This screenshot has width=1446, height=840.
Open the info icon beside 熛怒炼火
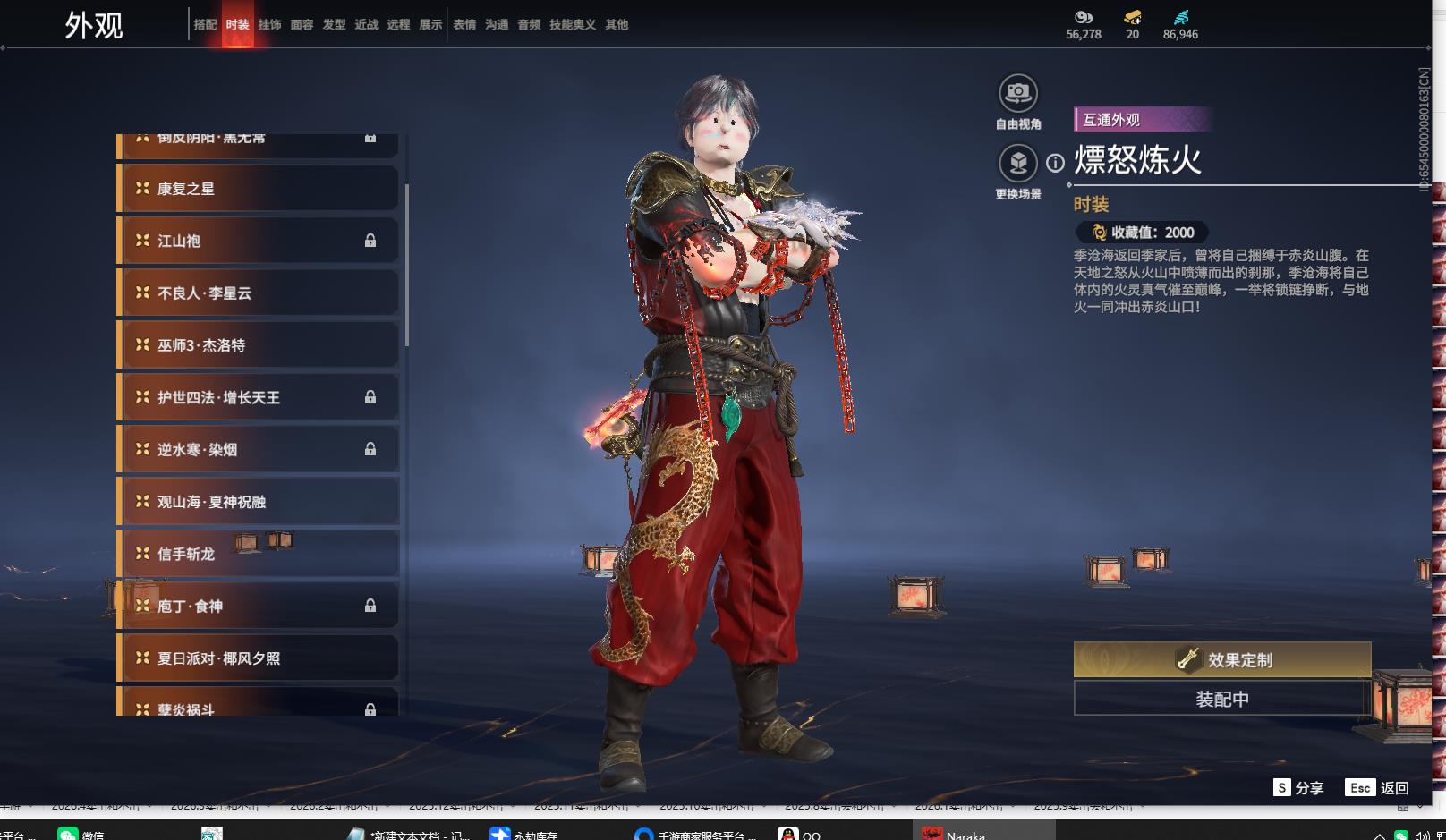coord(1056,163)
